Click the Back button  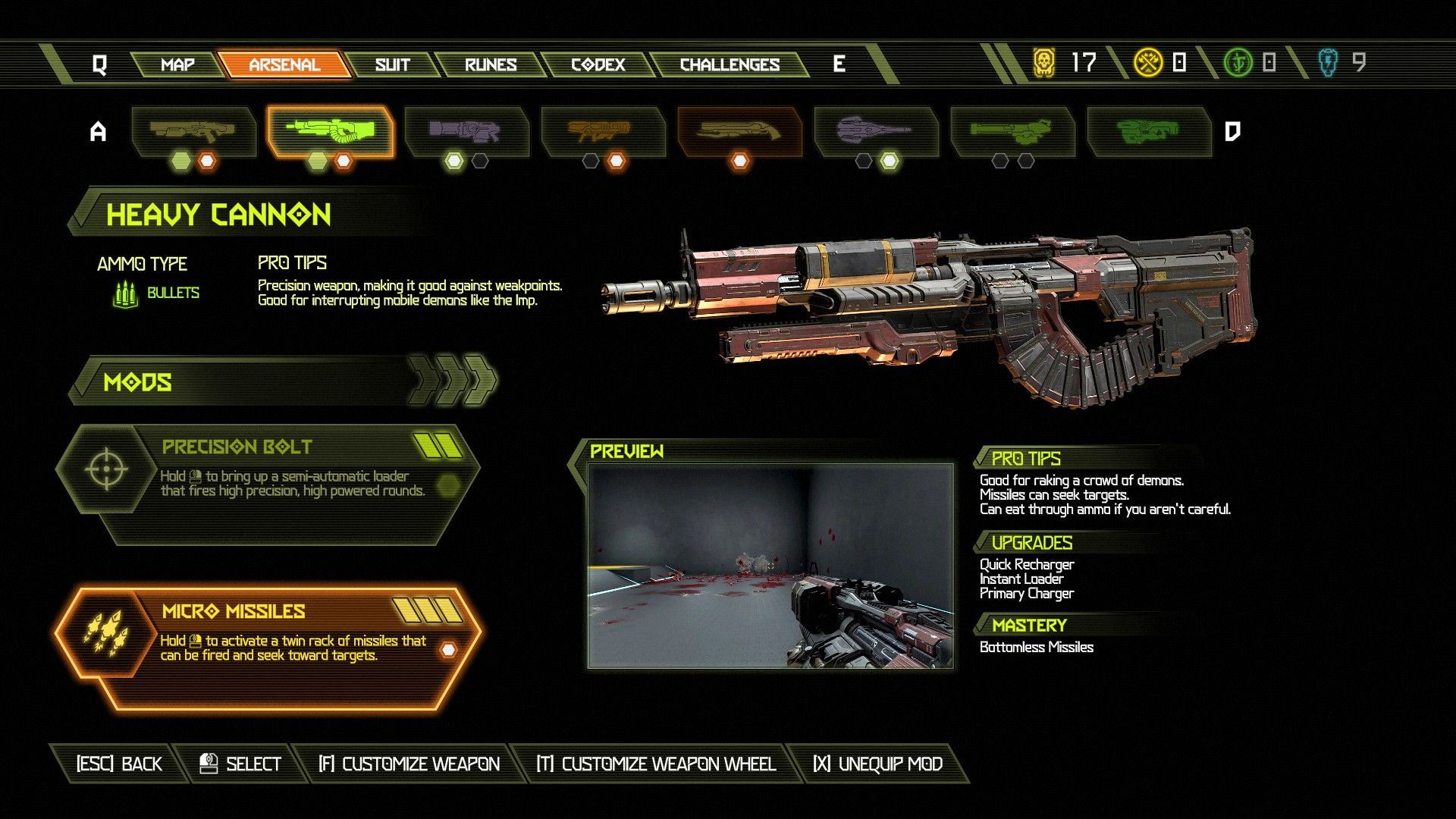point(119,764)
